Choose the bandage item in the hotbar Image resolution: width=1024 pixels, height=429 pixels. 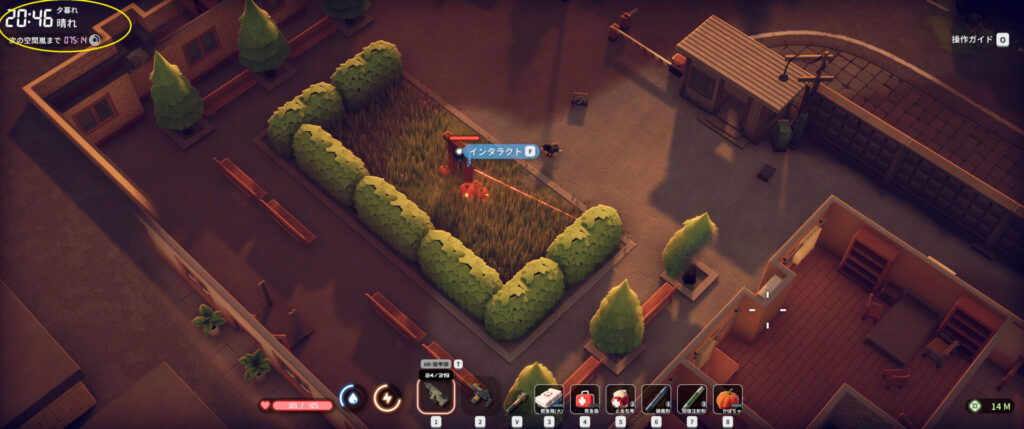point(620,399)
